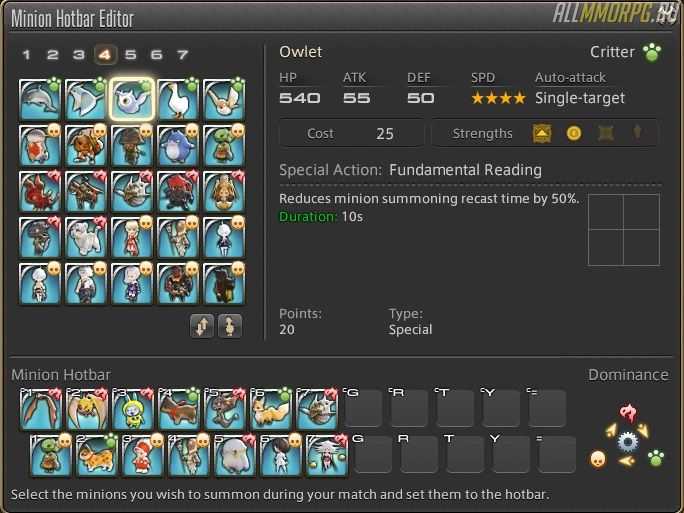Choose the yellow-green hooded hotbar minion
This screenshot has width=684, height=513.
pos(133,409)
